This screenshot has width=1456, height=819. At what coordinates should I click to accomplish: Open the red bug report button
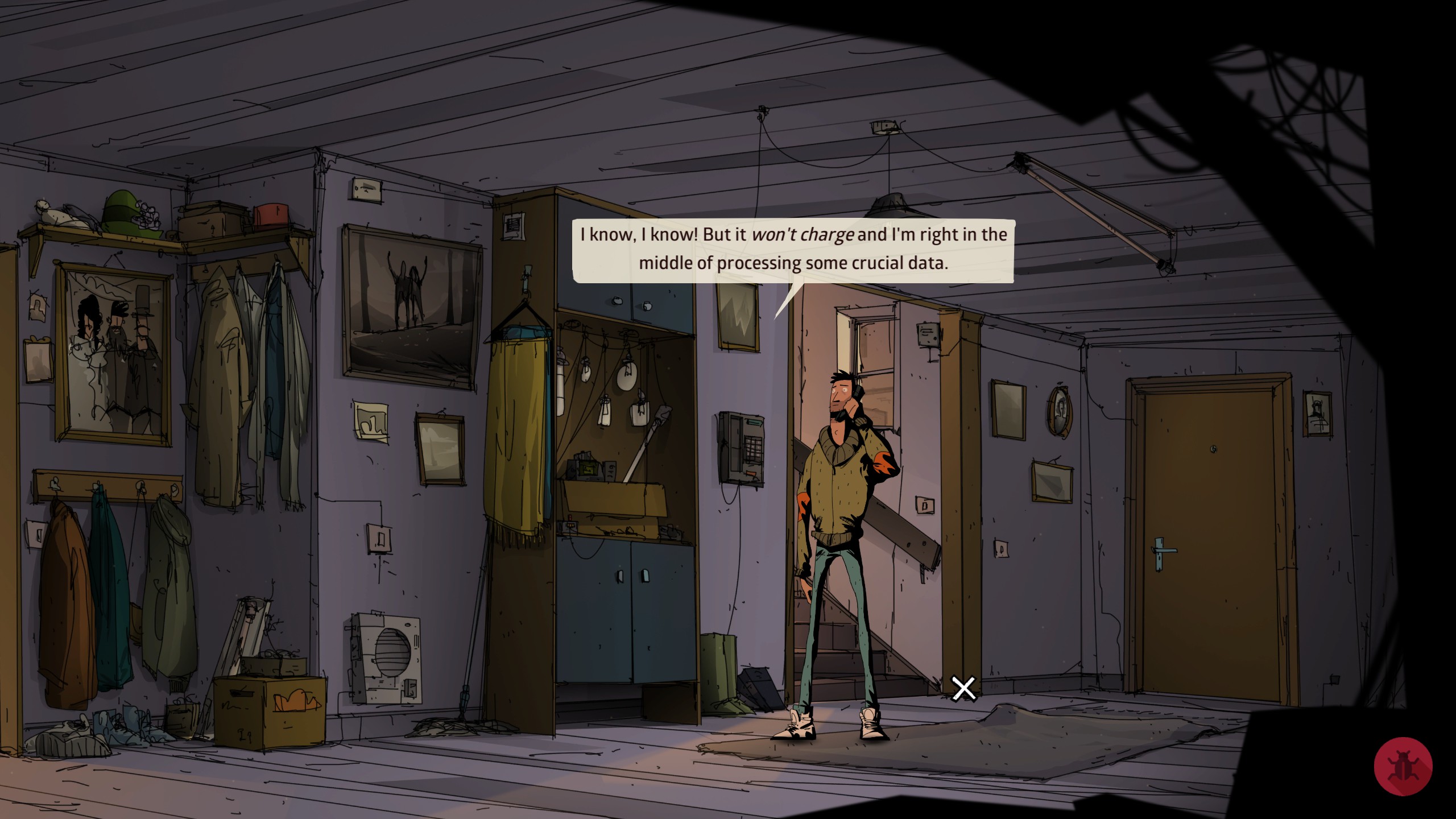[x=1403, y=766]
